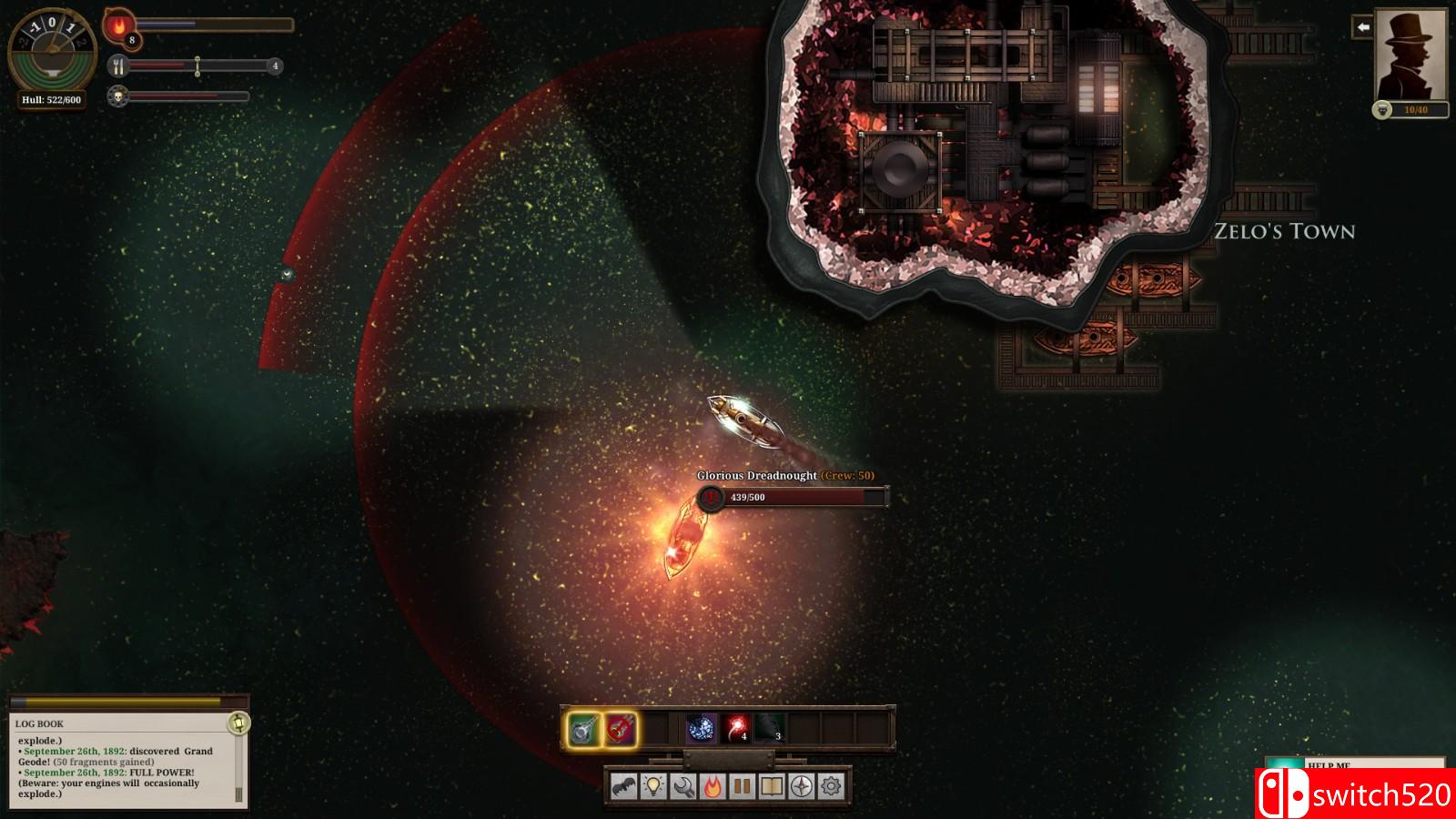Use the red flare item slot
The width and height of the screenshot is (1456, 819).
click(736, 729)
